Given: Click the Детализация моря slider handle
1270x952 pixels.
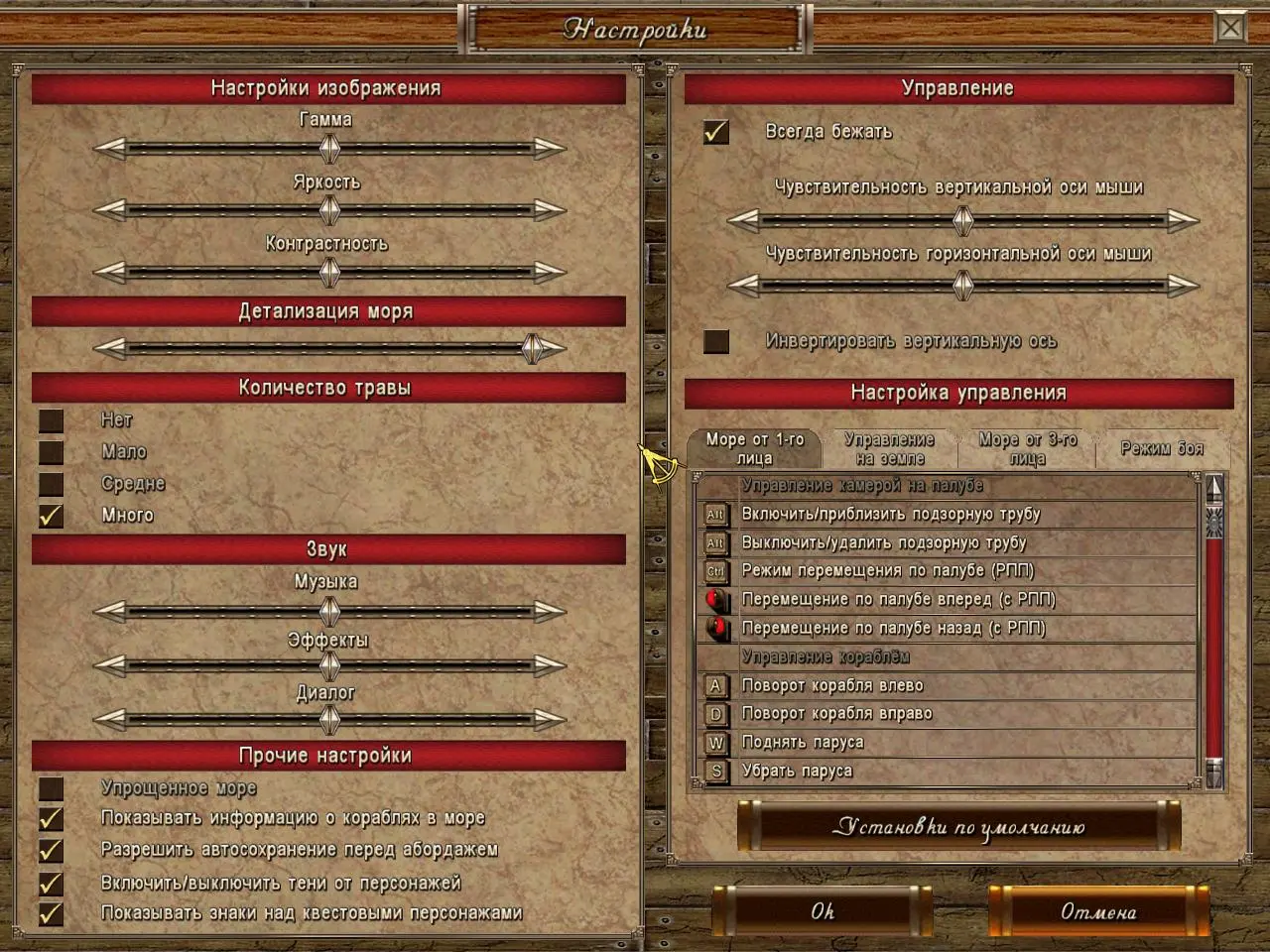Looking at the screenshot, I should click(x=533, y=348).
